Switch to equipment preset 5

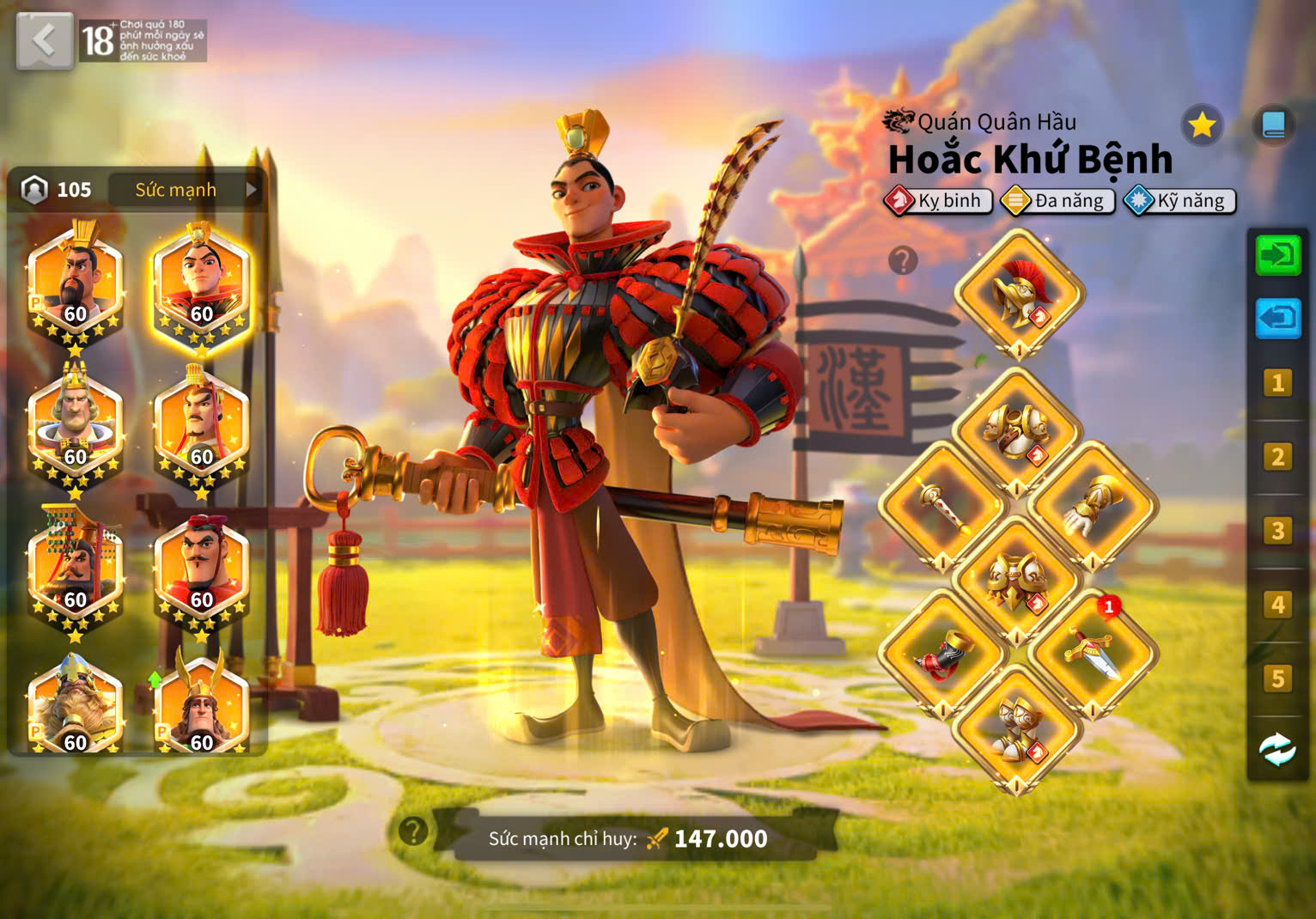pyautogui.click(x=1277, y=679)
